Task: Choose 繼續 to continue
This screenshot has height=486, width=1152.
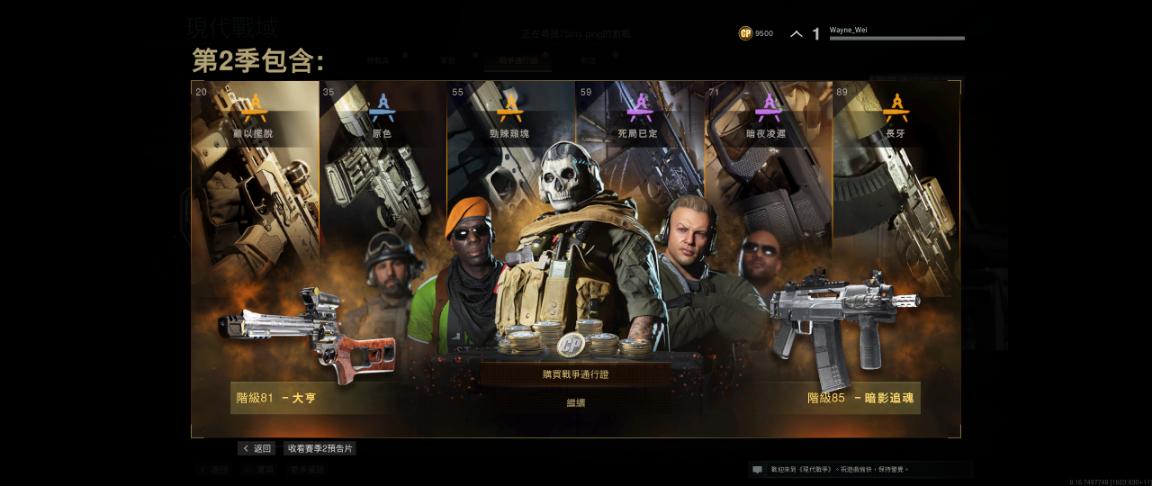Action: click(x=575, y=402)
